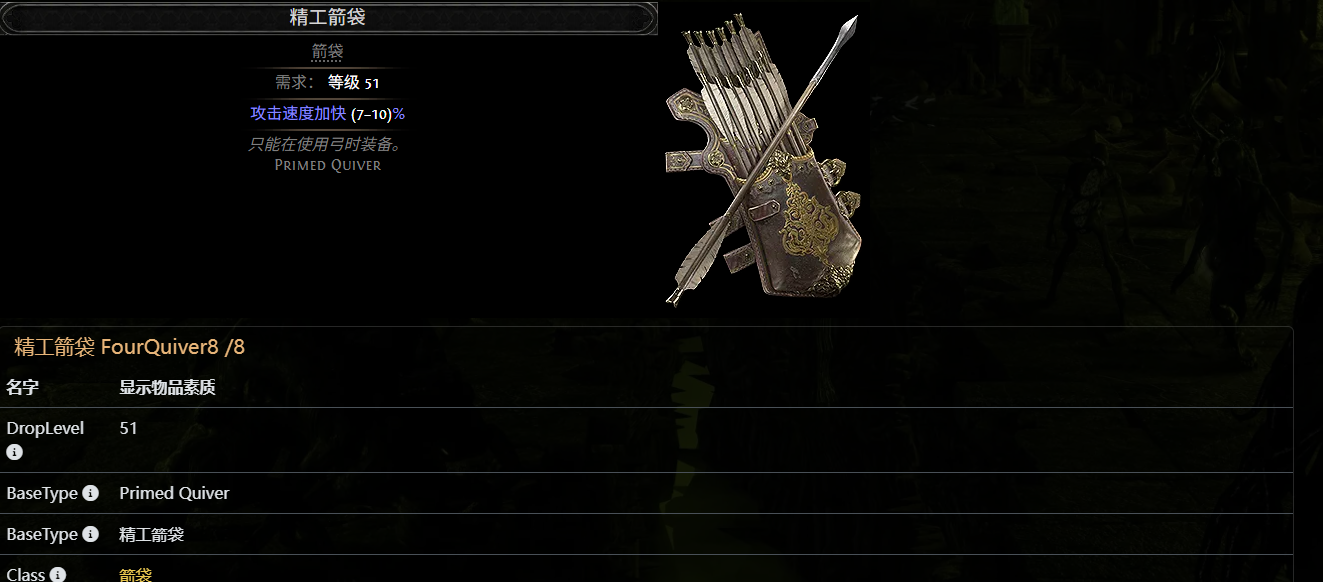1323x582 pixels.
Task: Click the blue 攻击速度加快 modifier text
Action: tap(297, 114)
